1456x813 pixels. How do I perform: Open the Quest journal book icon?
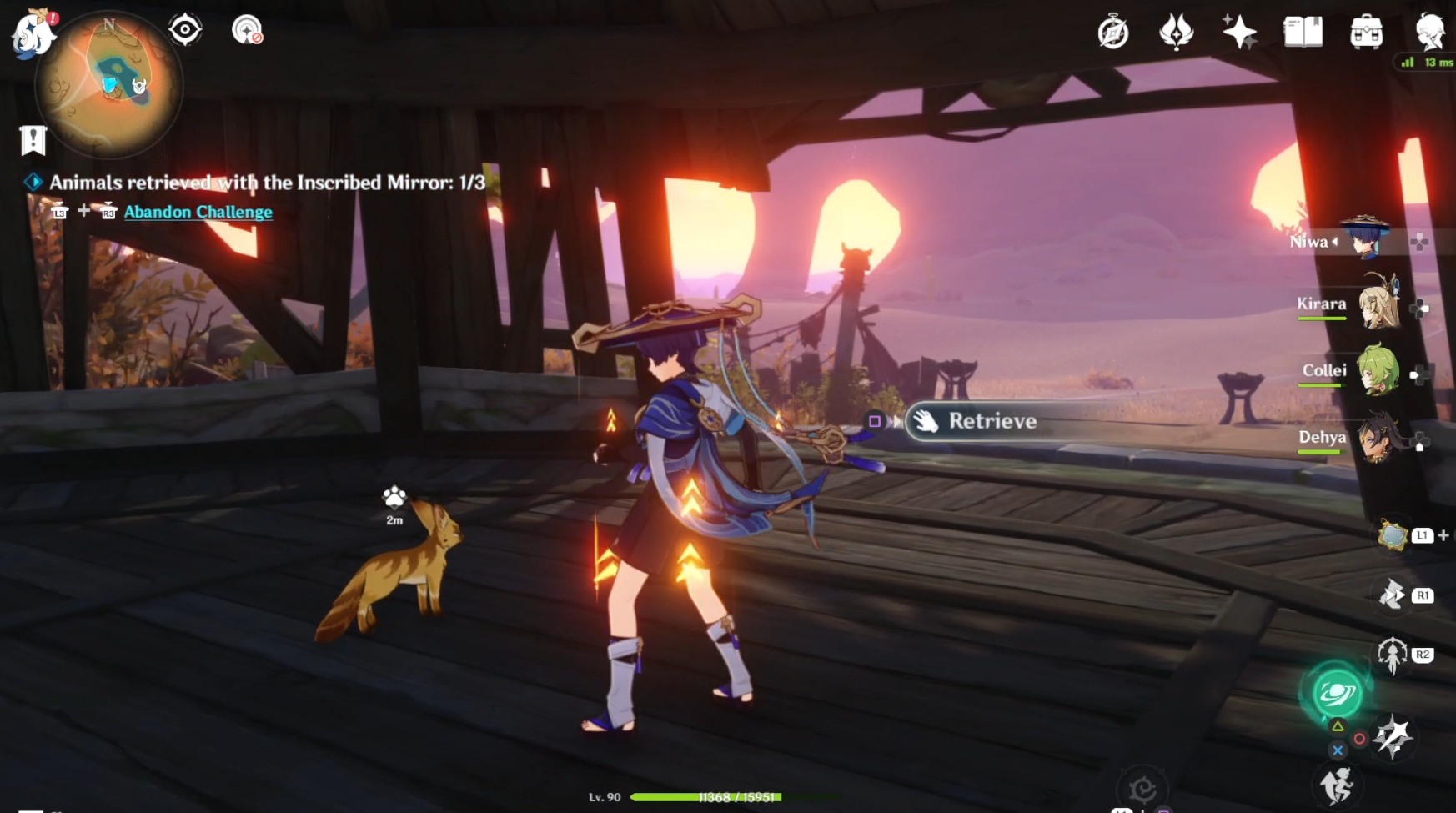pos(1303,33)
